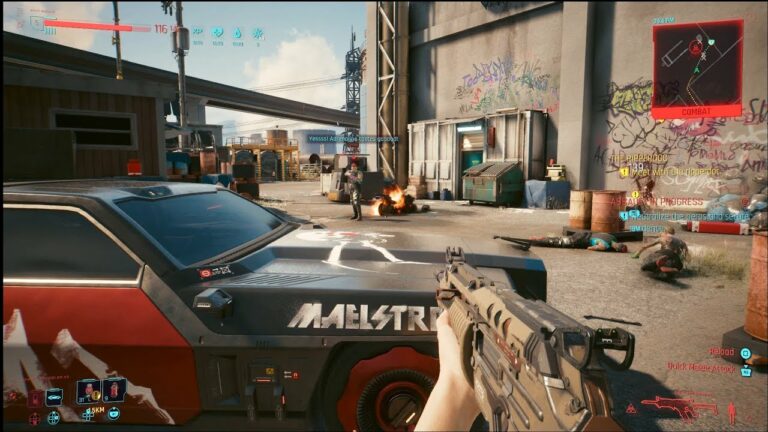The width and height of the screenshot is (768, 432).
Task: Click the phone icon
Action: pyautogui.click(x=114, y=413)
